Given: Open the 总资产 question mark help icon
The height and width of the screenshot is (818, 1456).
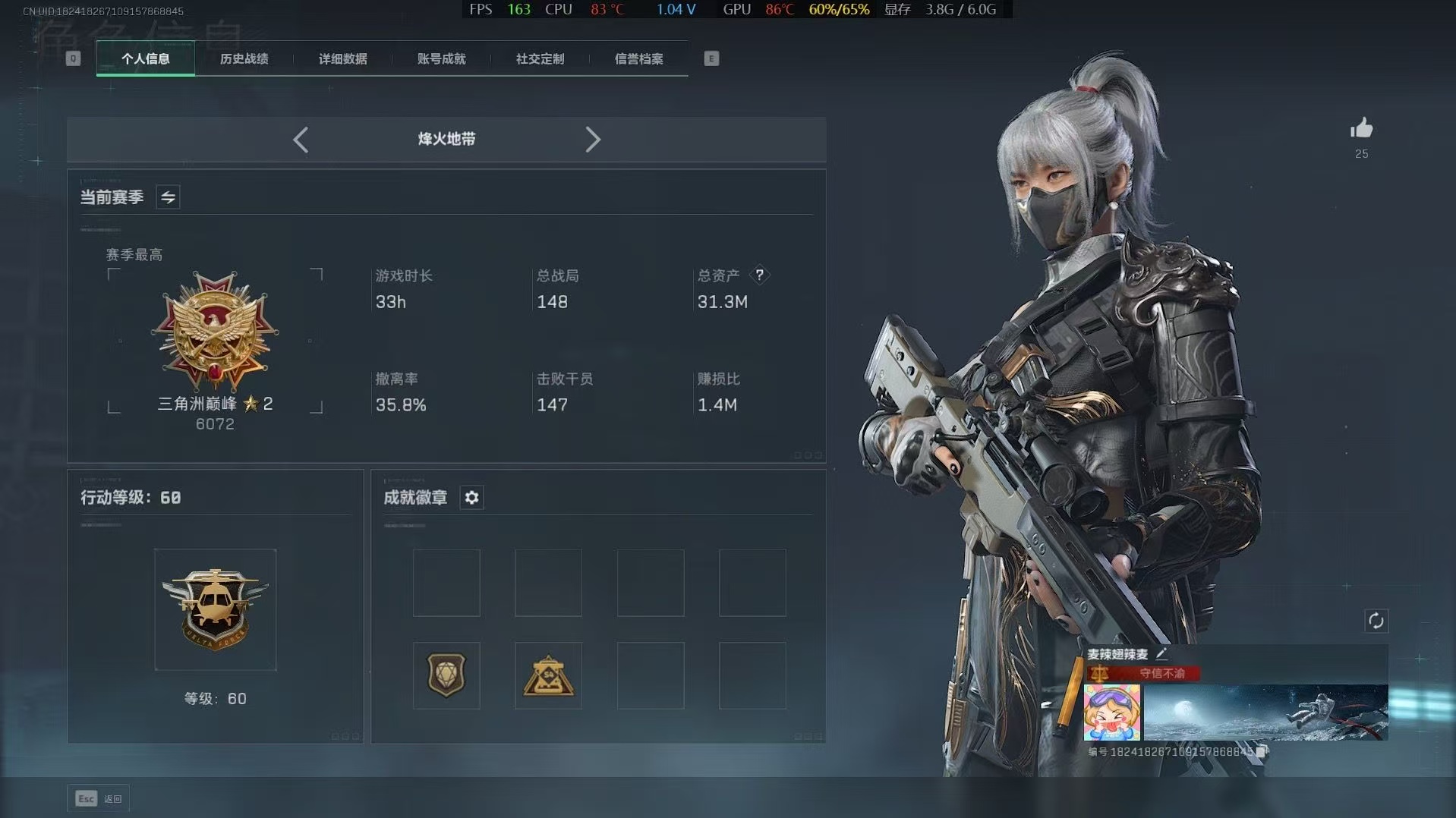Looking at the screenshot, I should pos(761,275).
